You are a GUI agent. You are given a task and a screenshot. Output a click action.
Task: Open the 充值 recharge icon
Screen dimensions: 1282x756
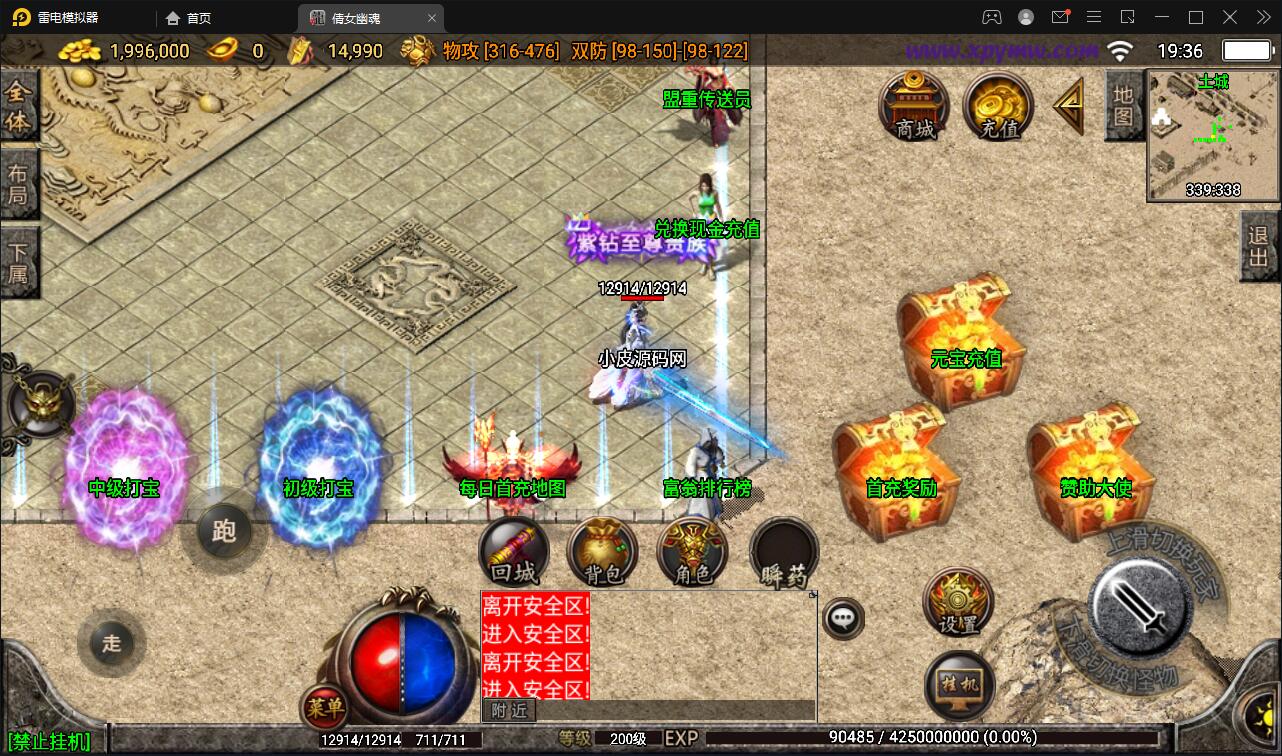[x=998, y=106]
